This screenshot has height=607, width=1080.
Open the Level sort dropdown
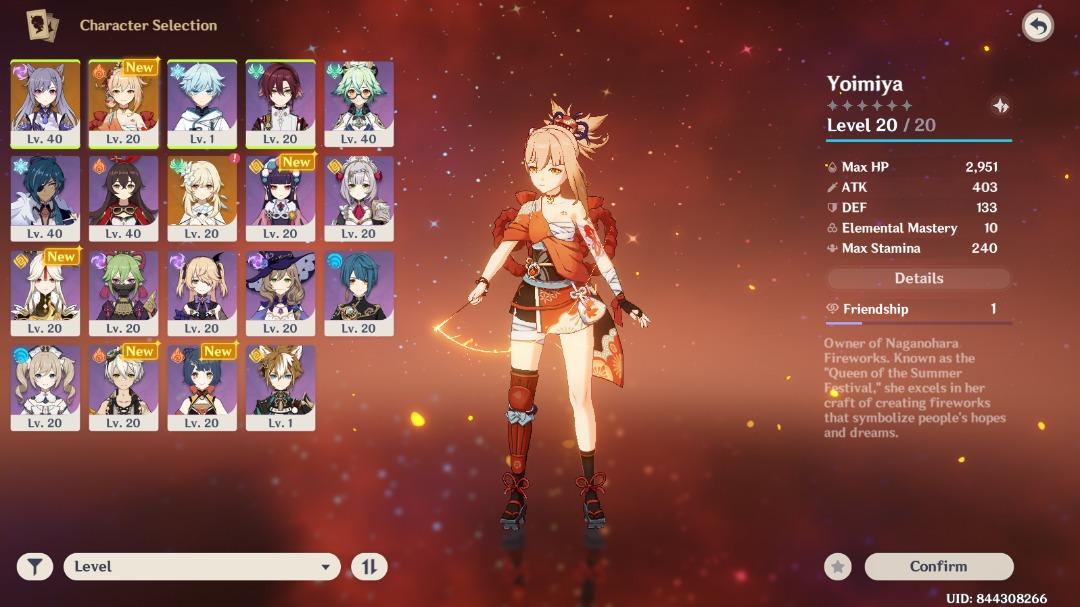click(201, 567)
